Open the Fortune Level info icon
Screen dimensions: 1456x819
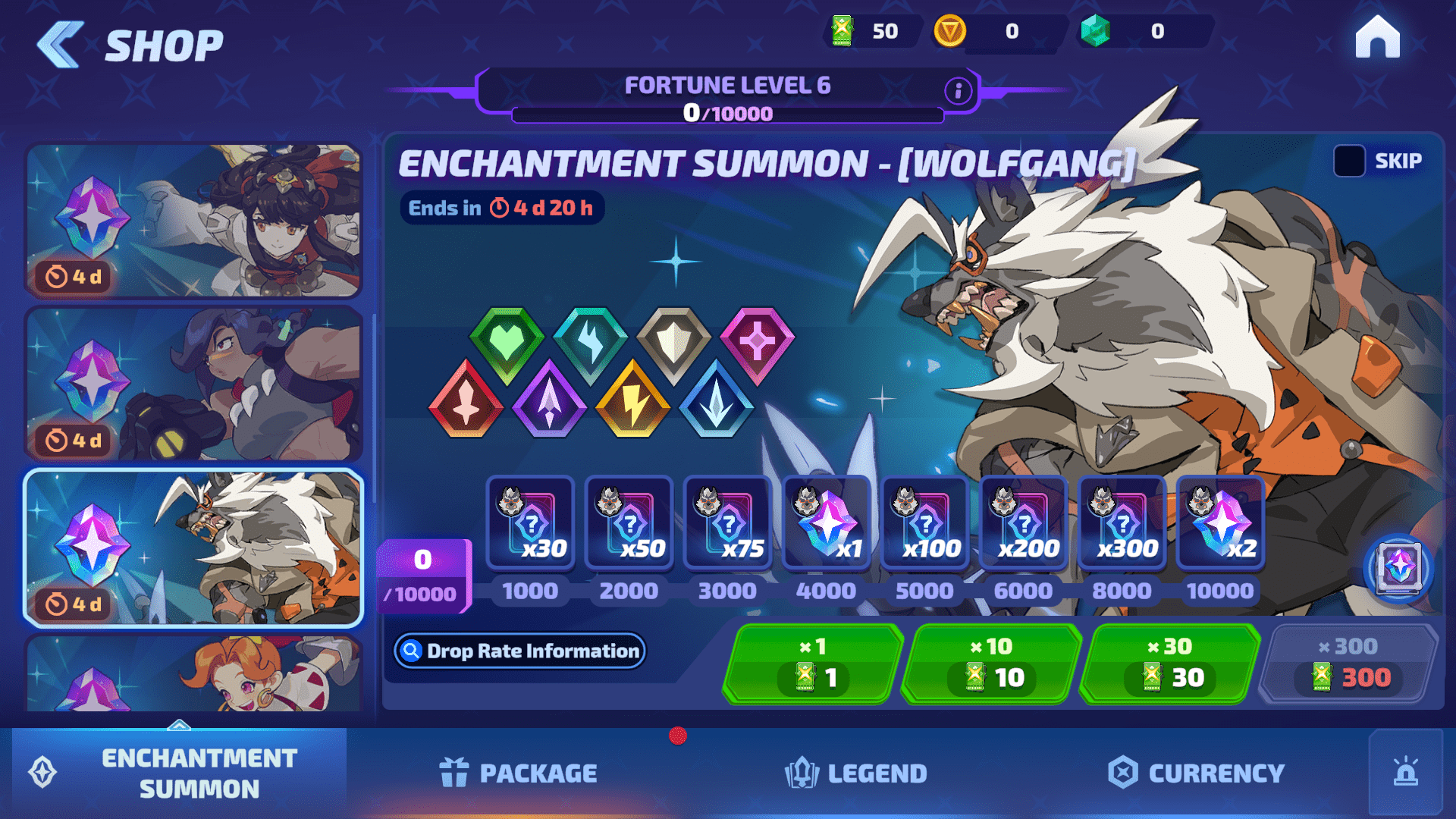[958, 91]
